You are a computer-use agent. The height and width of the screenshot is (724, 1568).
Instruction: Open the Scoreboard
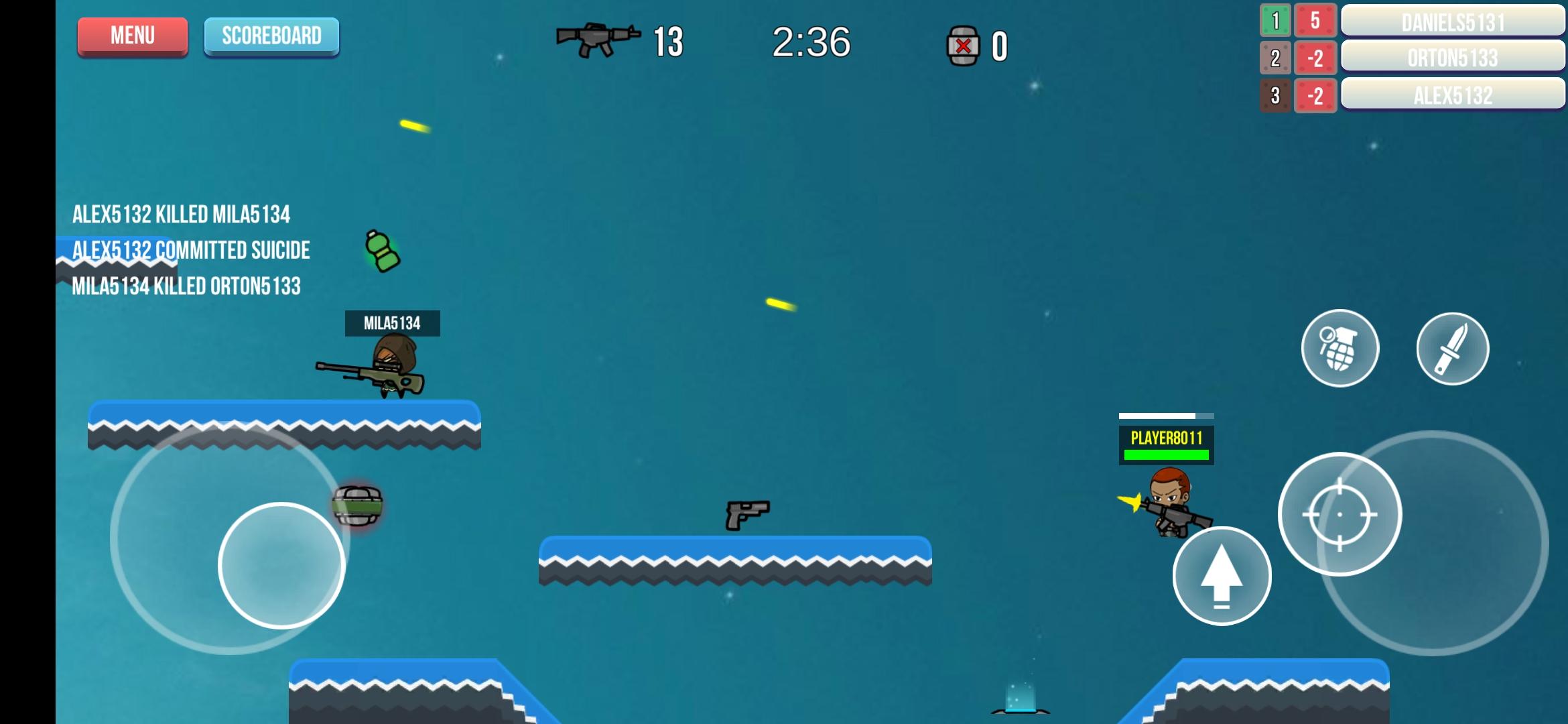271,35
